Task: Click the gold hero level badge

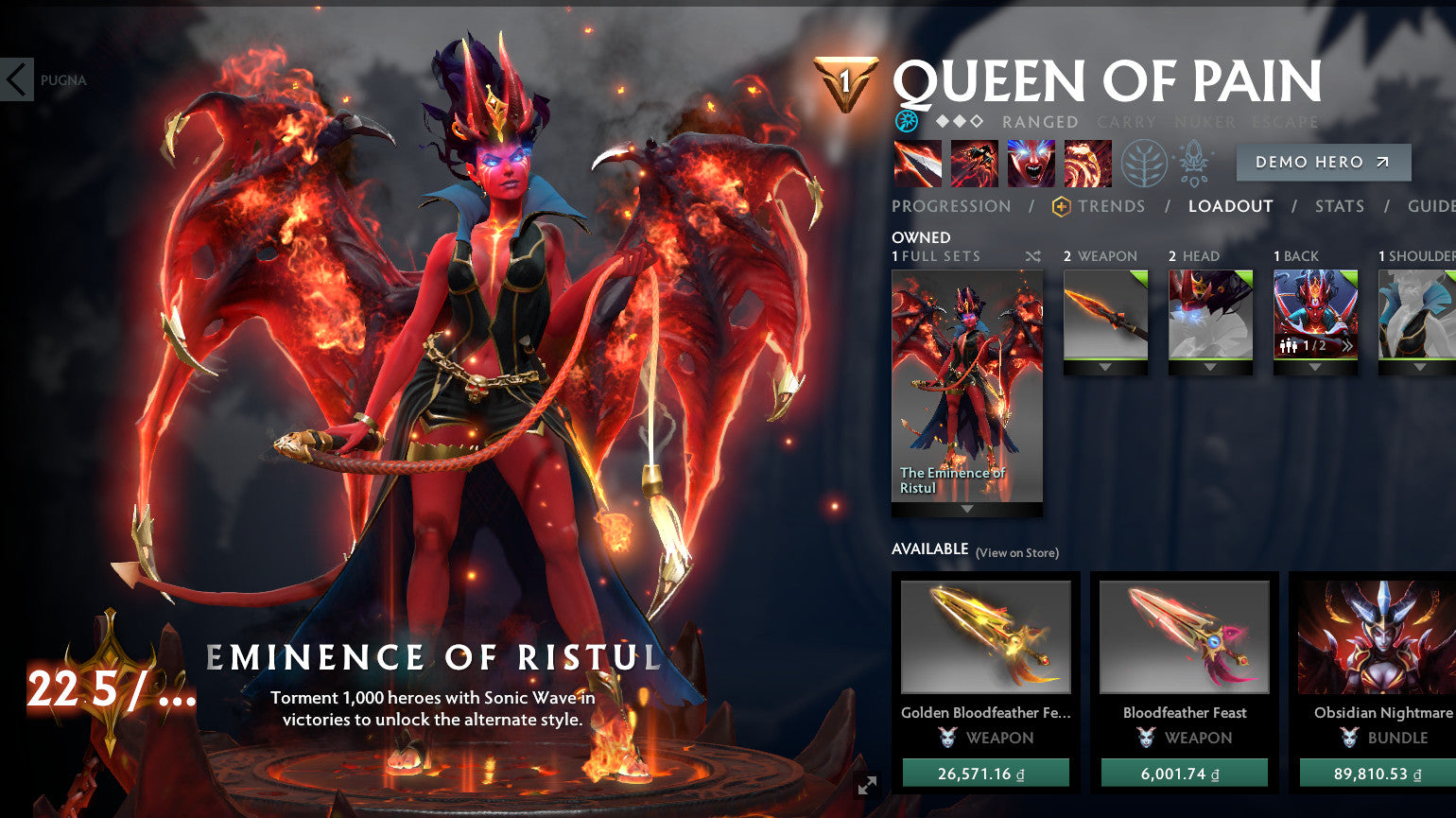Action: [848, 80]
